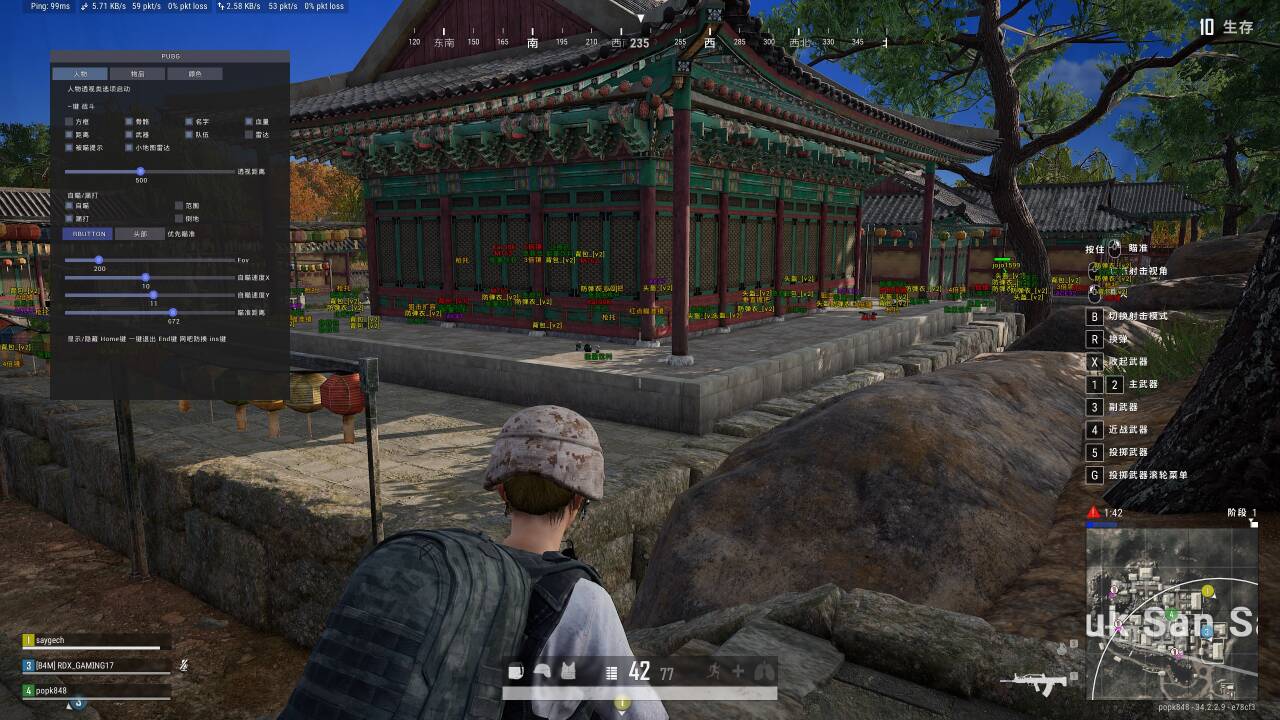
Task: Enable the 雷达 checkbox
Action: coord(249,134)
